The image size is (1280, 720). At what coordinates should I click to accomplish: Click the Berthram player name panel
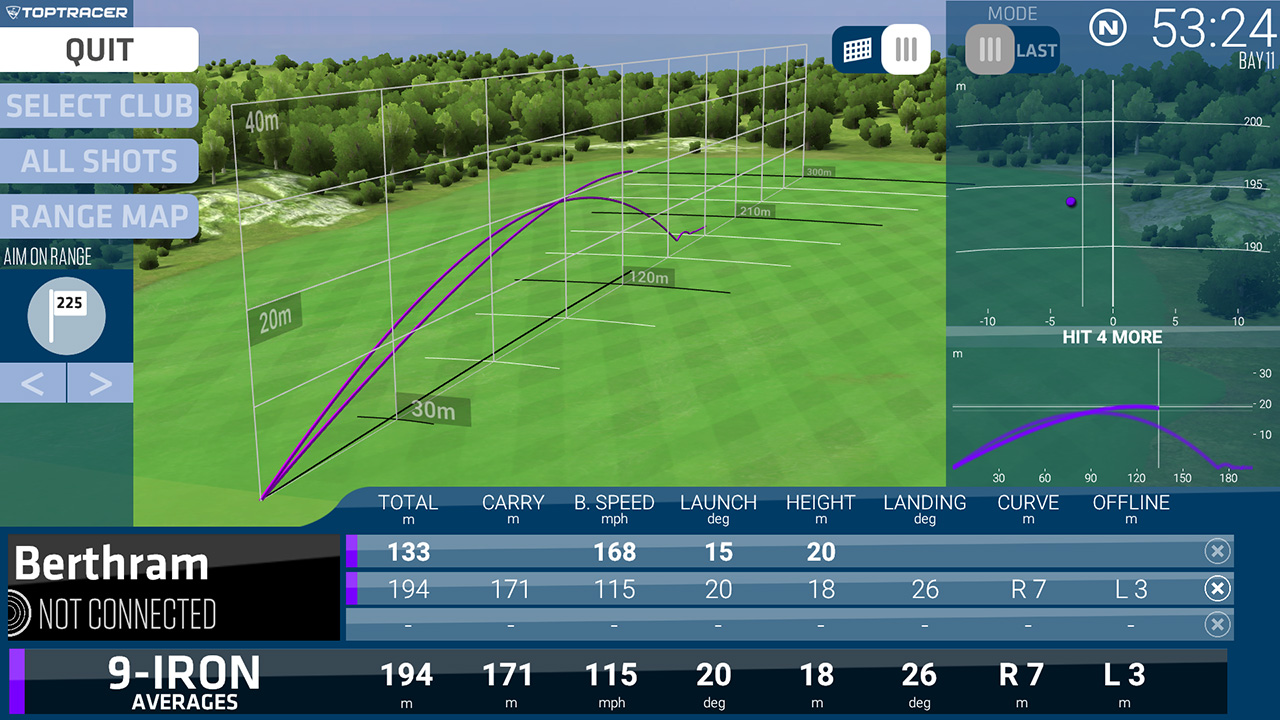click(x=113, y=566)
